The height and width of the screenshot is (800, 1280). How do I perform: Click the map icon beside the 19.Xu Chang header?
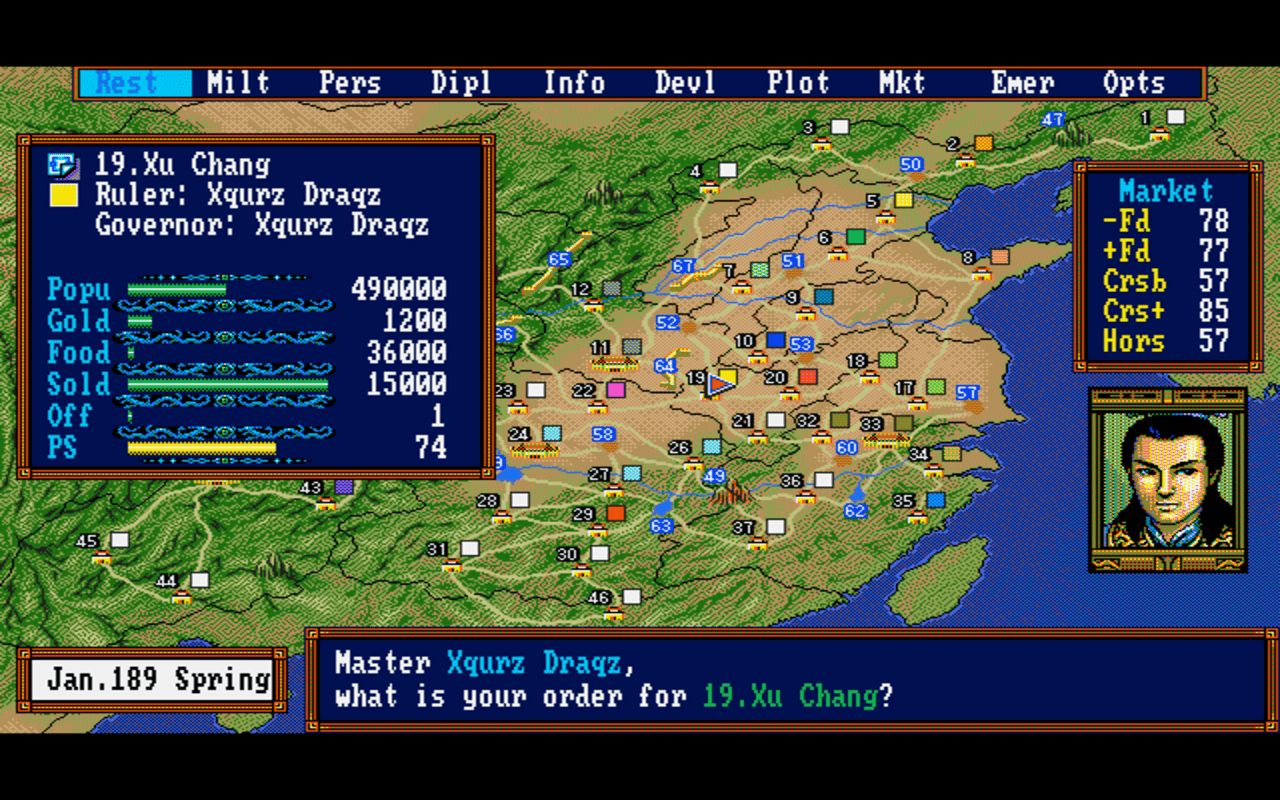(65, 165)
